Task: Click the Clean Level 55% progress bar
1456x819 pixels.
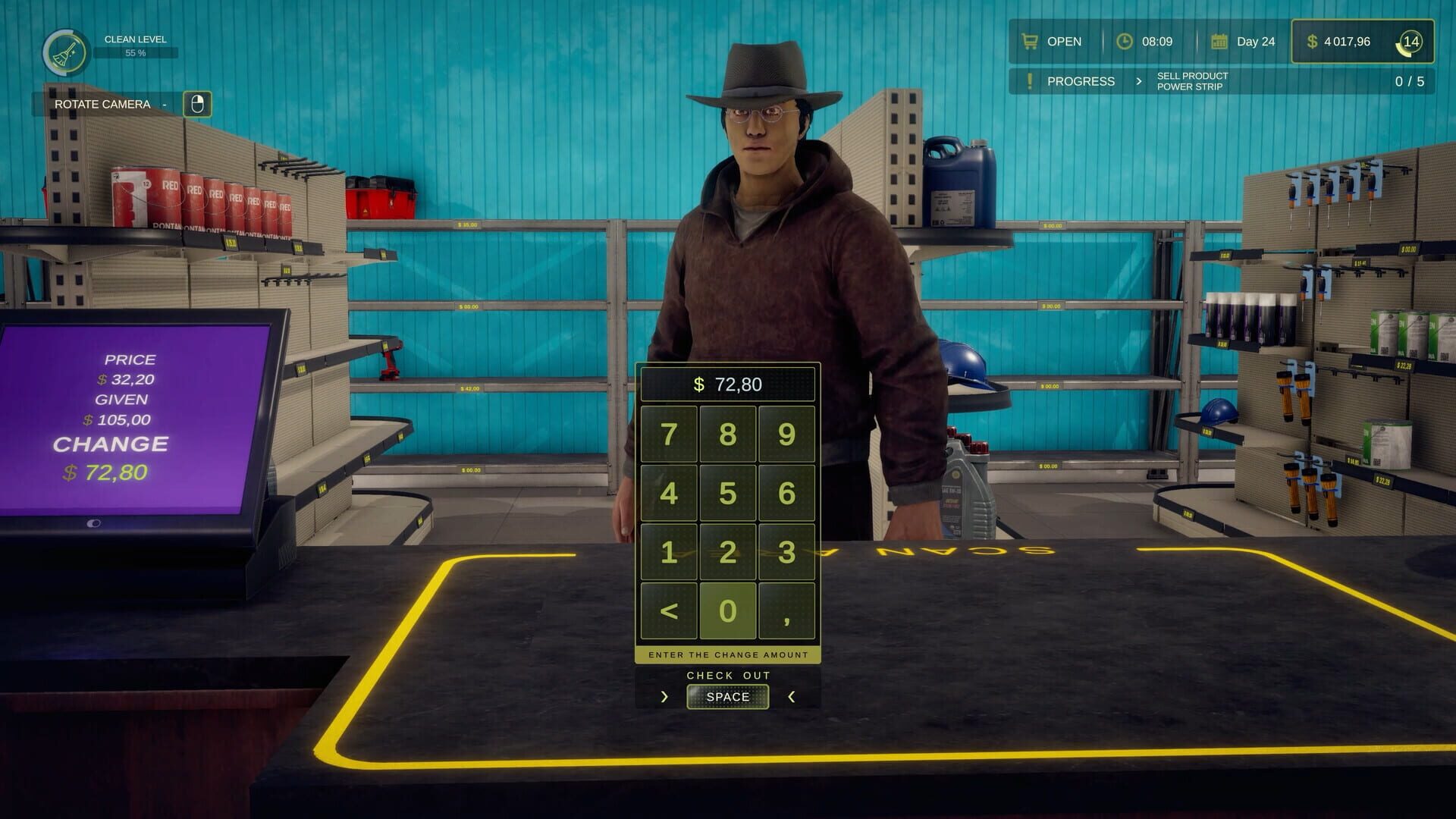Action: coord(135,53)
